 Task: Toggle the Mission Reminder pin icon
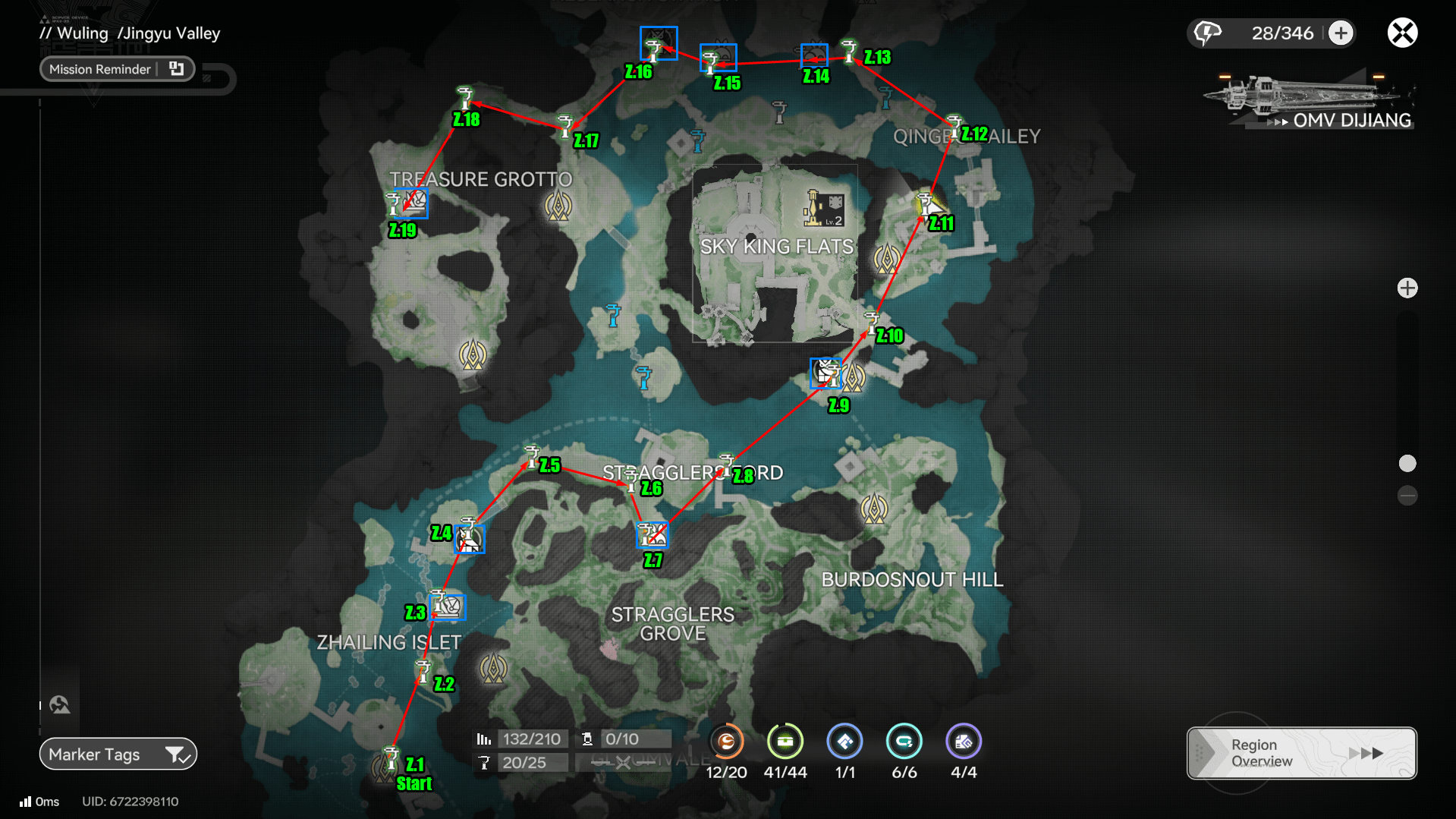(176, 68)
